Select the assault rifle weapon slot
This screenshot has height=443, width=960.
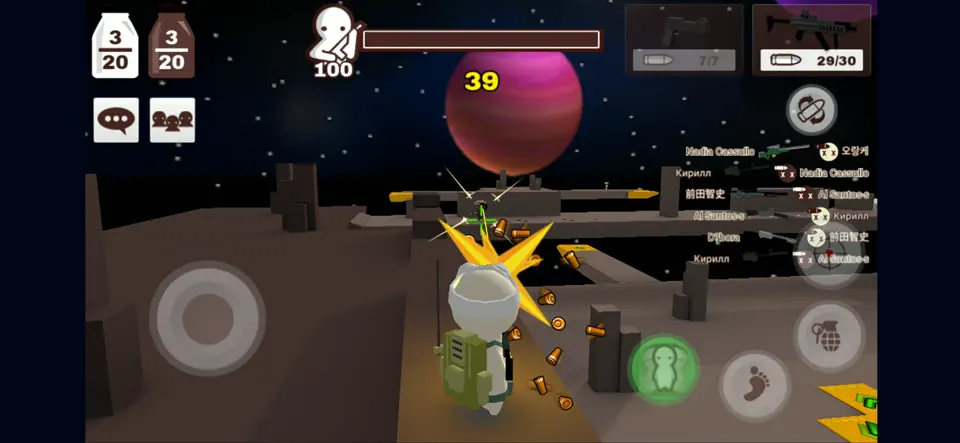pos(811,39)
